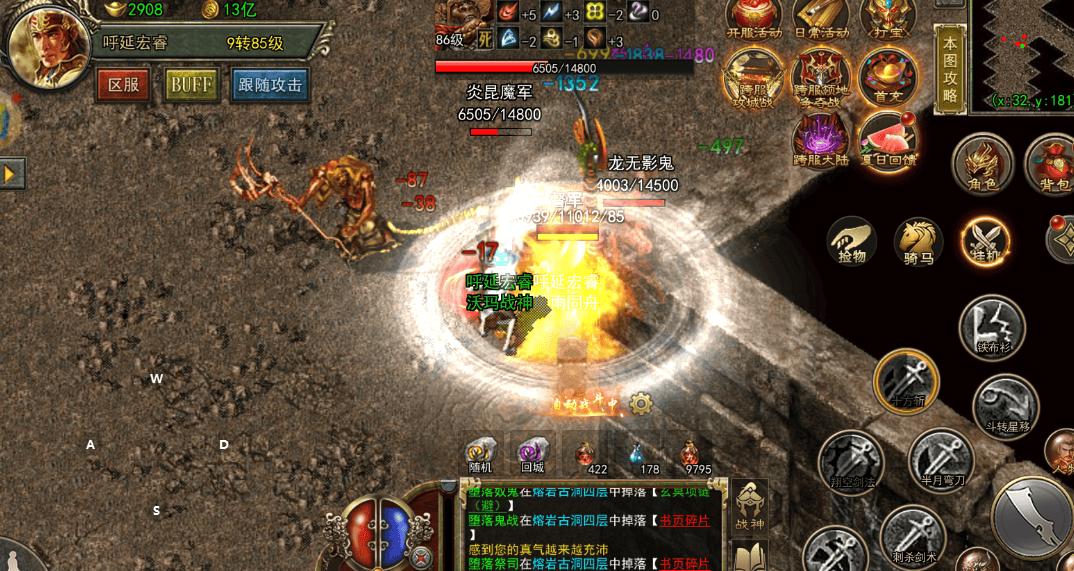Use the 随机 random teleport stone

(481, 453)
